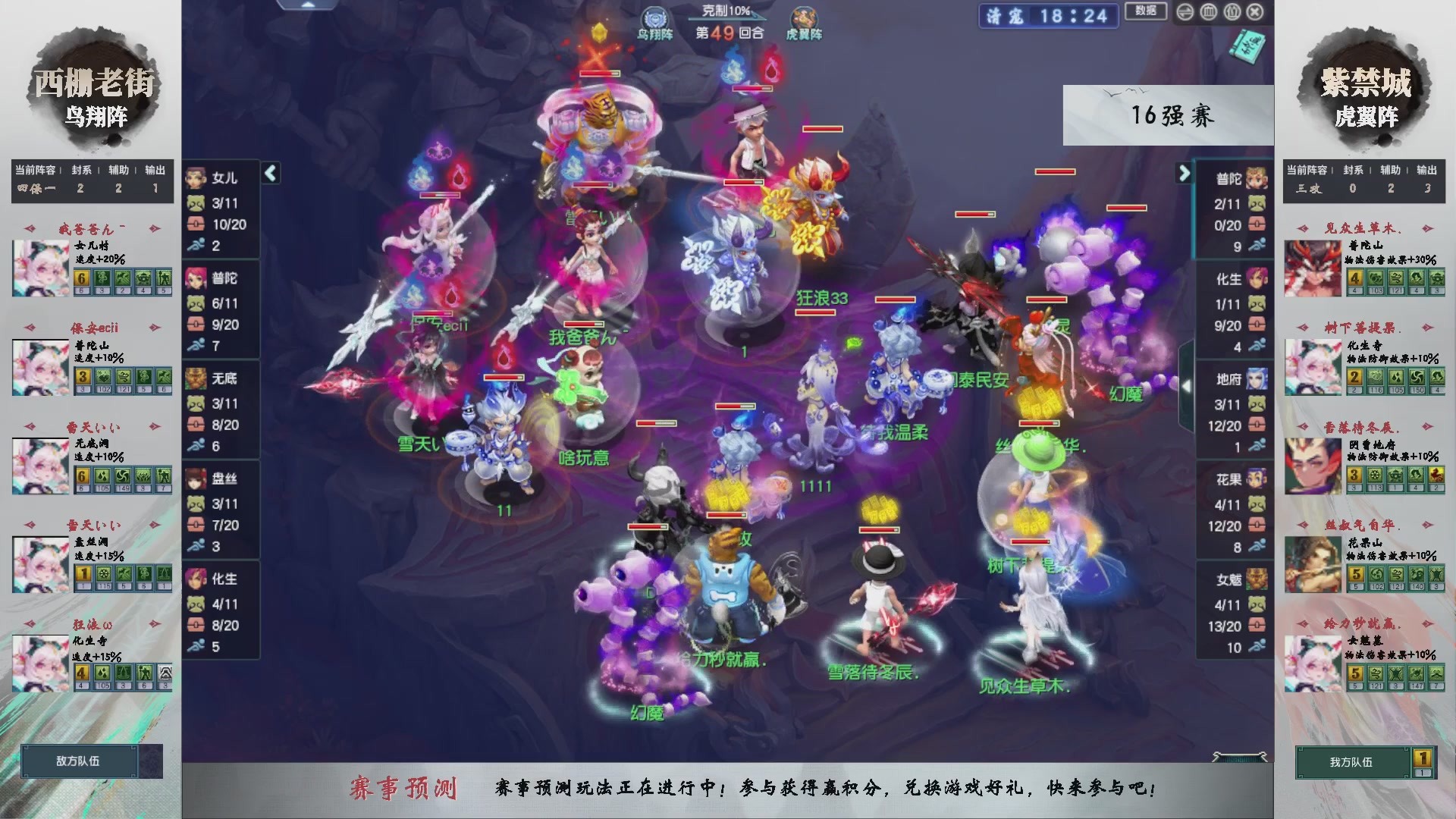The width and height of the screenshot is (1456, 819).
Task: Expand the right roster panel arrow
Action: [x=1184, y=173]
